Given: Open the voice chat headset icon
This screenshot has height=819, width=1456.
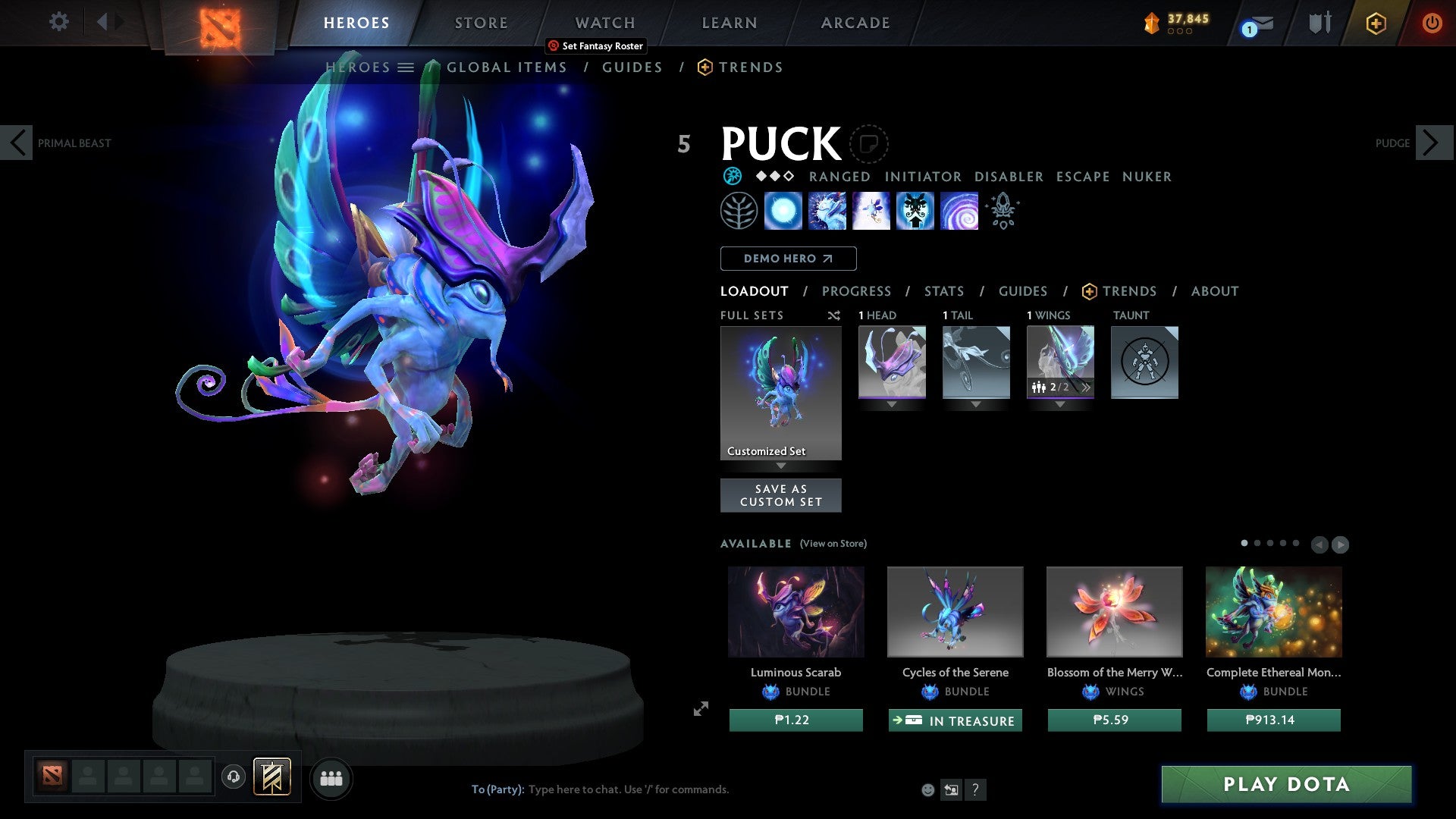Looking at the screenshot, I should [x=234, y=777].
